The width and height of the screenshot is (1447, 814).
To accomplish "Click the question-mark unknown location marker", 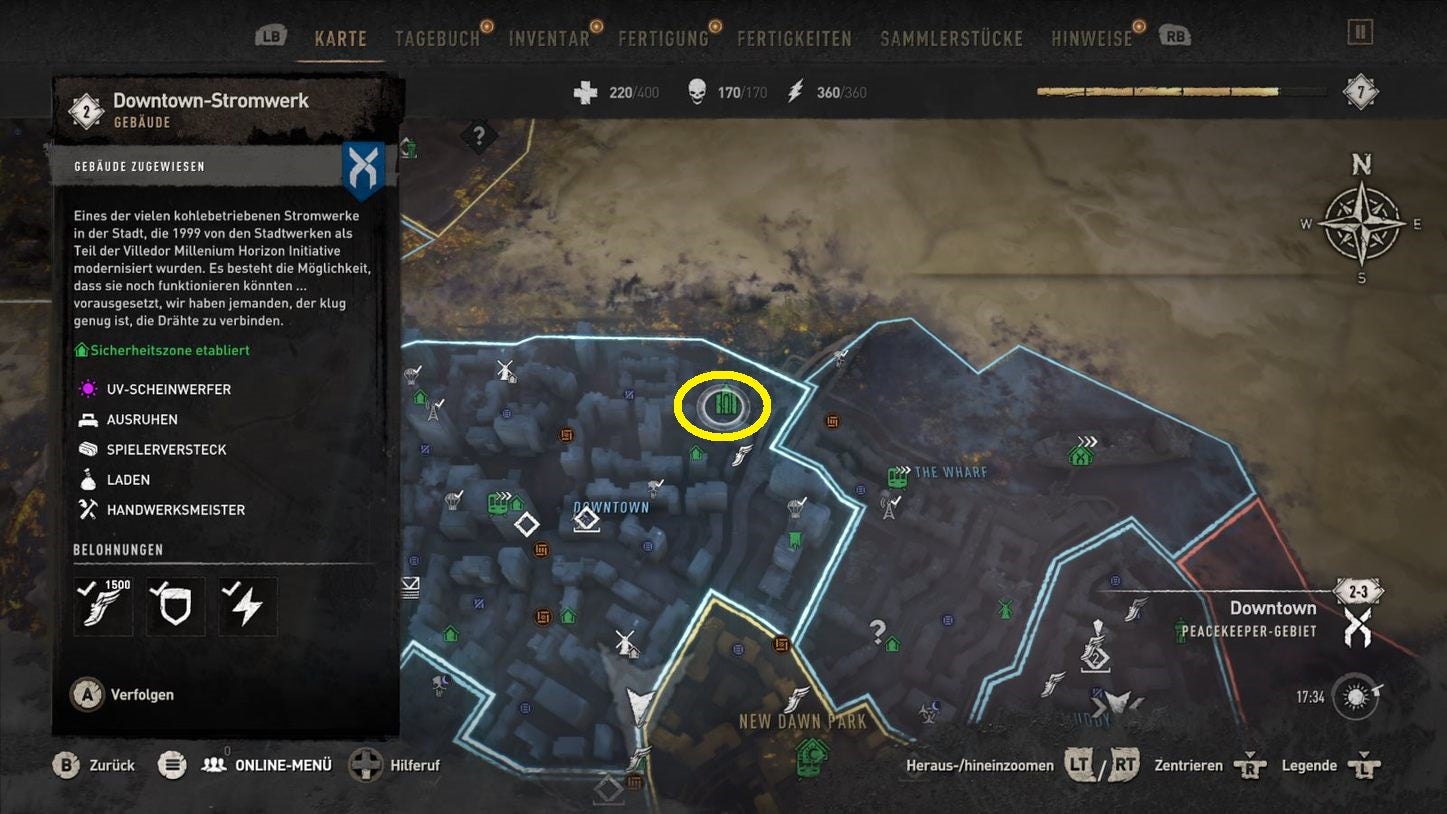I will coord(876,628).
